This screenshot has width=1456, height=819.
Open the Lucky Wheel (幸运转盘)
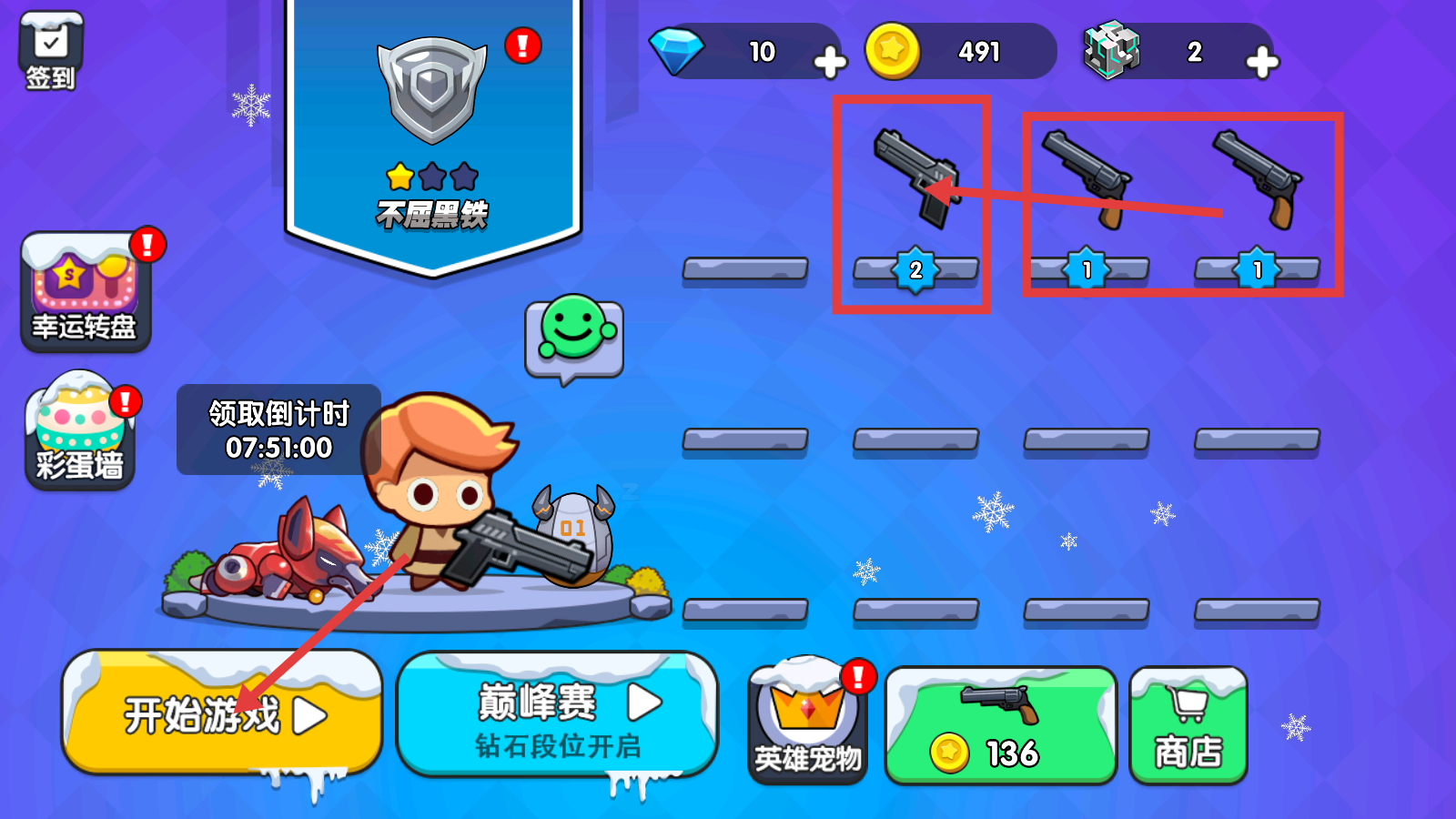tap(85, 291)
